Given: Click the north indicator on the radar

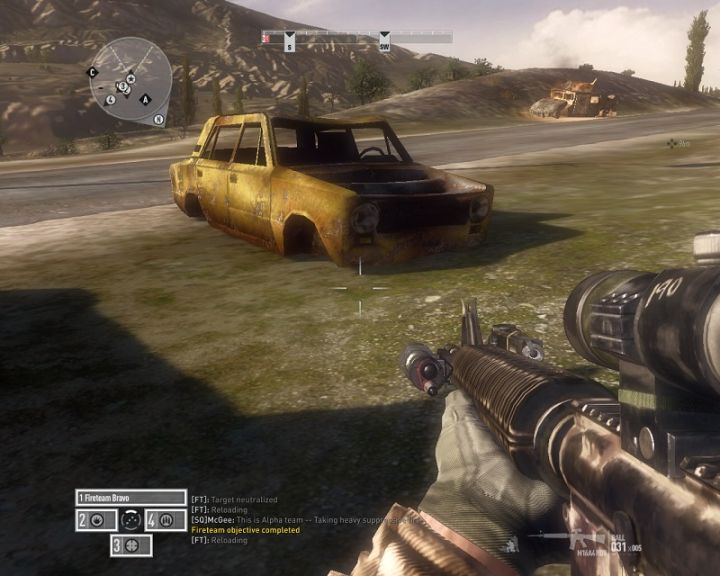Looking at the screenshot, I should click(159, 119).
